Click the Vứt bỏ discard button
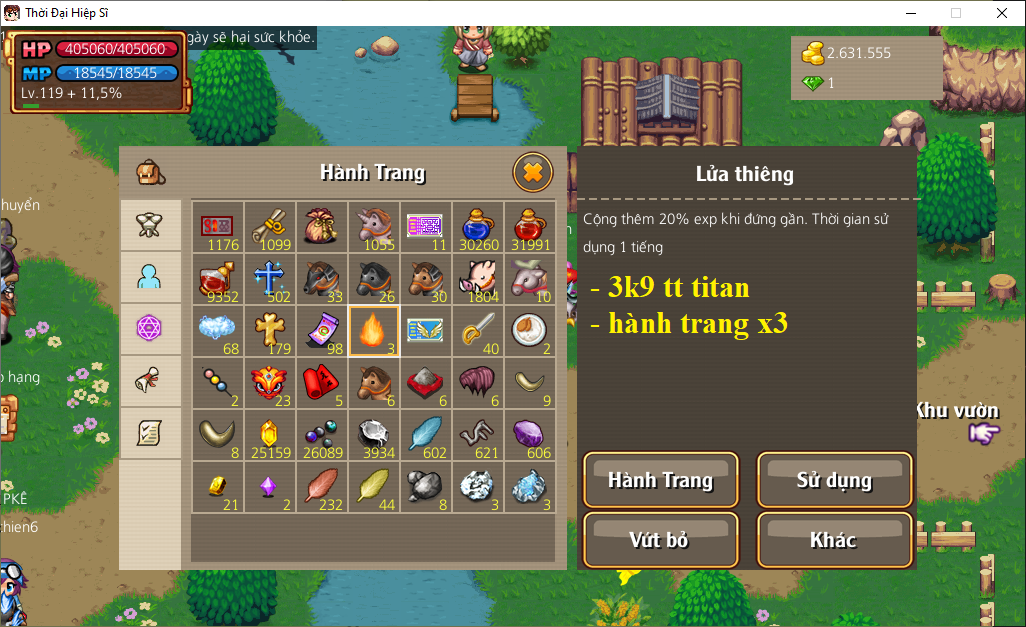 click(x=660, y=540)
